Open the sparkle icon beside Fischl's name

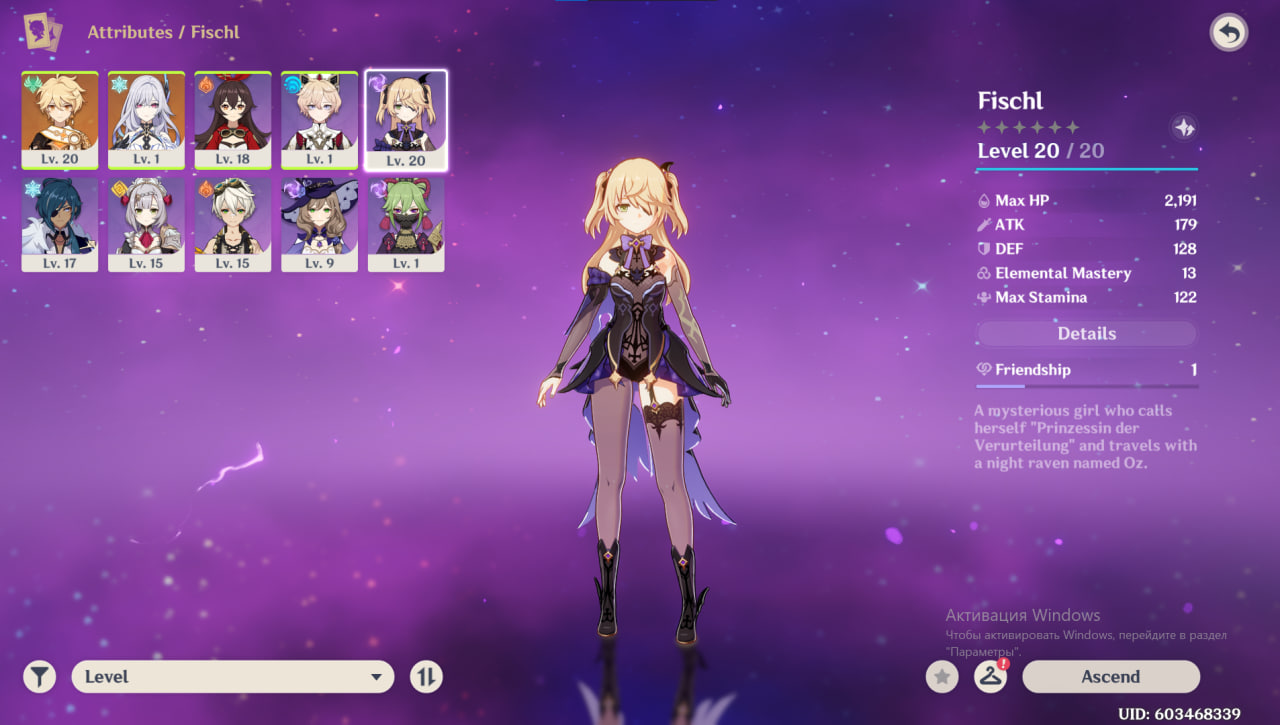pos(1183,128)
